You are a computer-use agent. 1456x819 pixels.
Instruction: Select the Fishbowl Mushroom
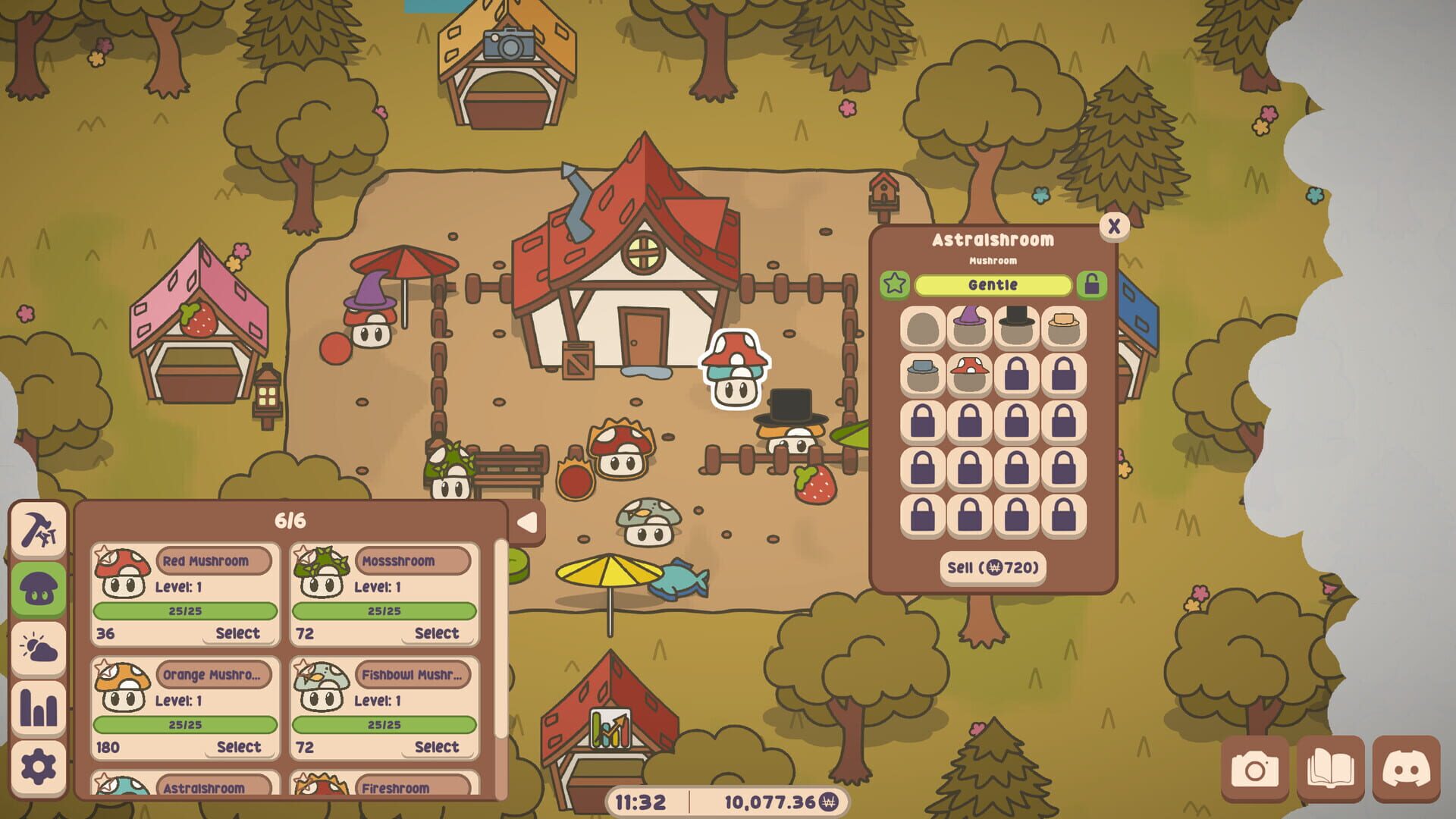[438, 747]
